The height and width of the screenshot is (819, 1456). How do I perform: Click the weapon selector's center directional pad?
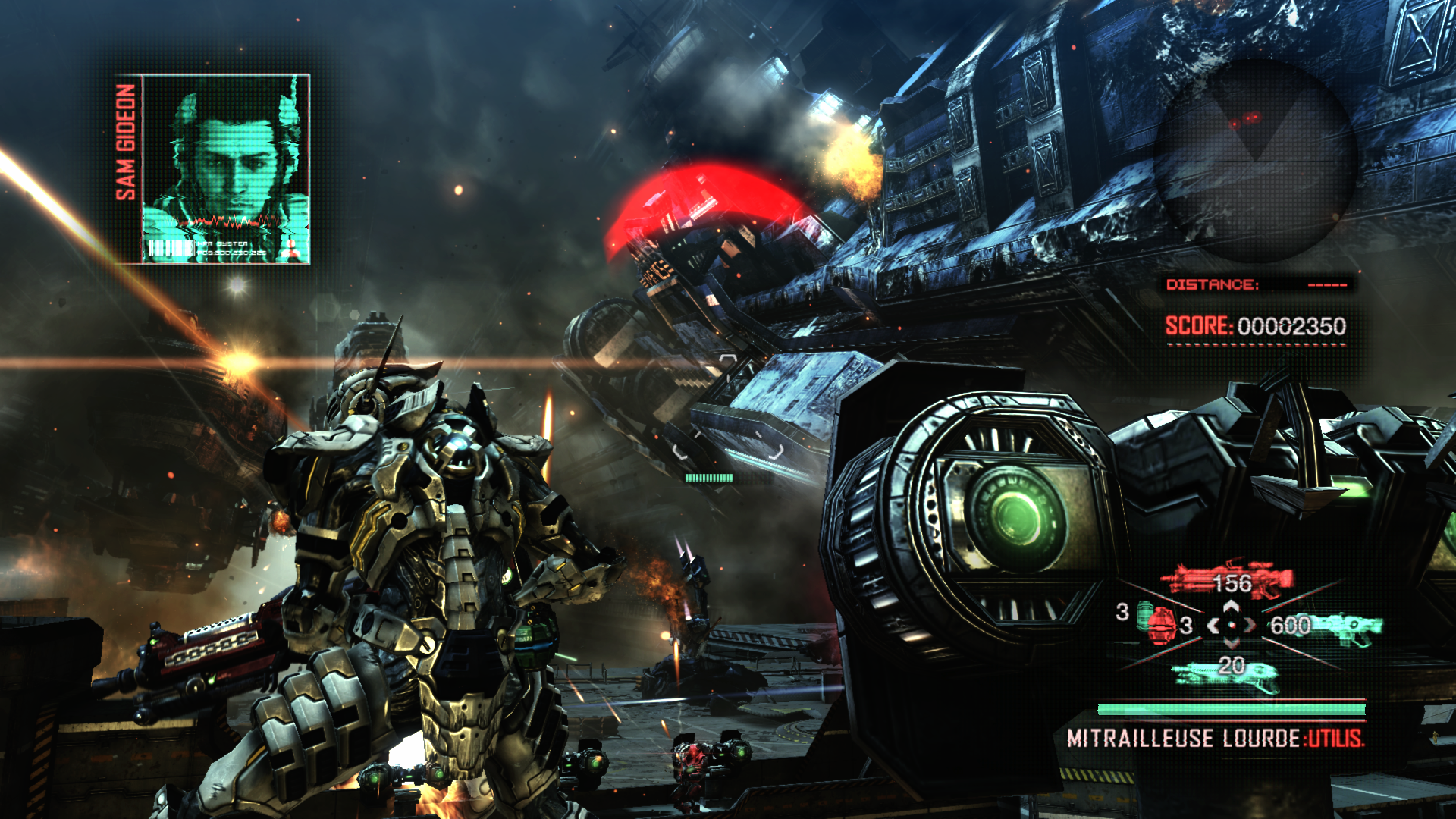pos(1232,626)
